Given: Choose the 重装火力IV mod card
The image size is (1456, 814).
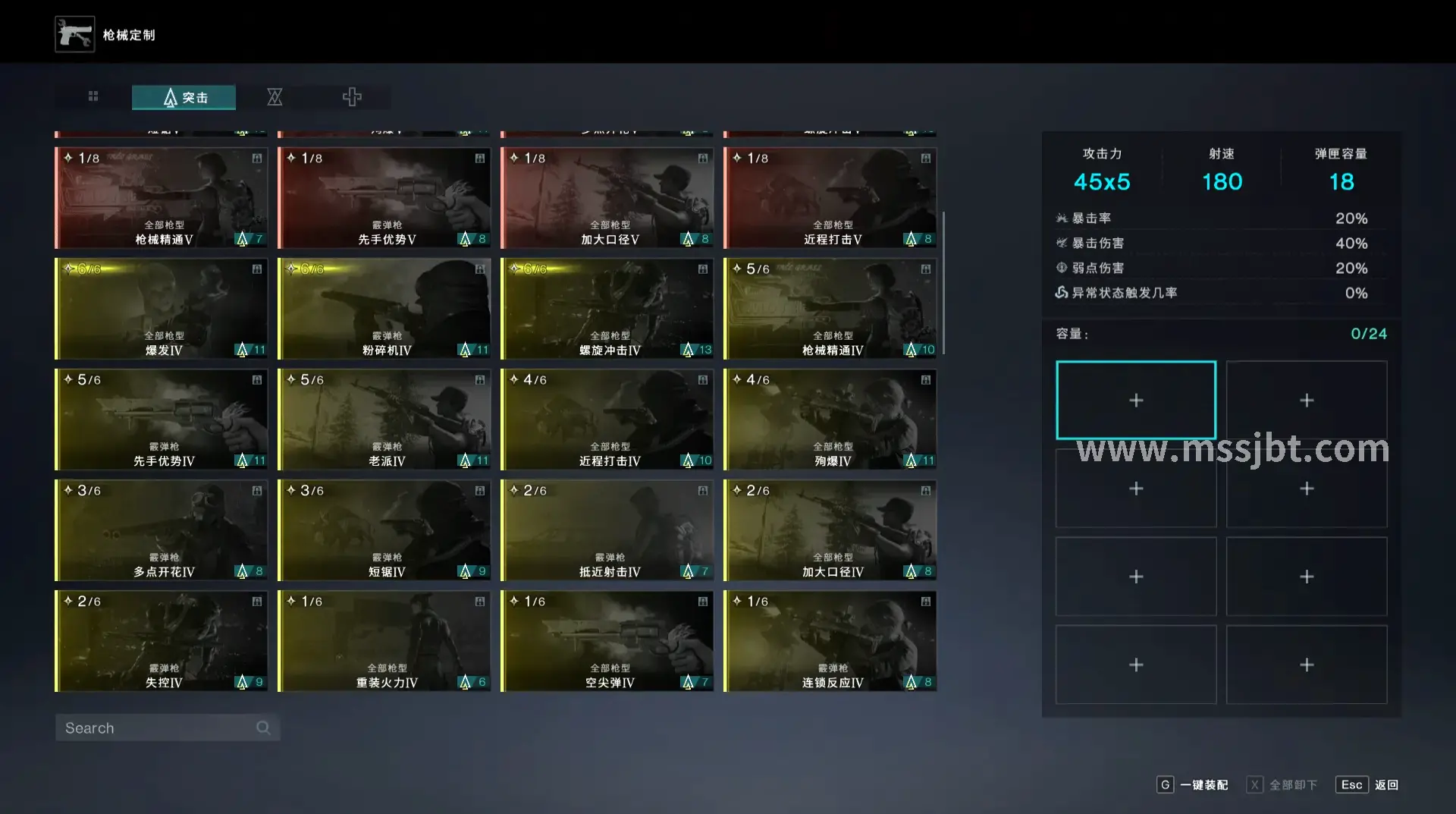Looking at the screenshot, I should pos(384,641).
